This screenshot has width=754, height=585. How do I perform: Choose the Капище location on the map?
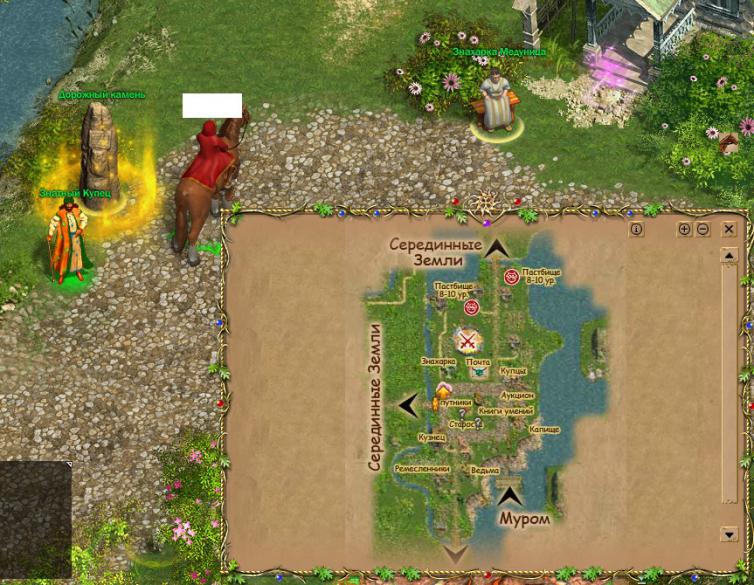pyautogui.click(x=545, y=429)
